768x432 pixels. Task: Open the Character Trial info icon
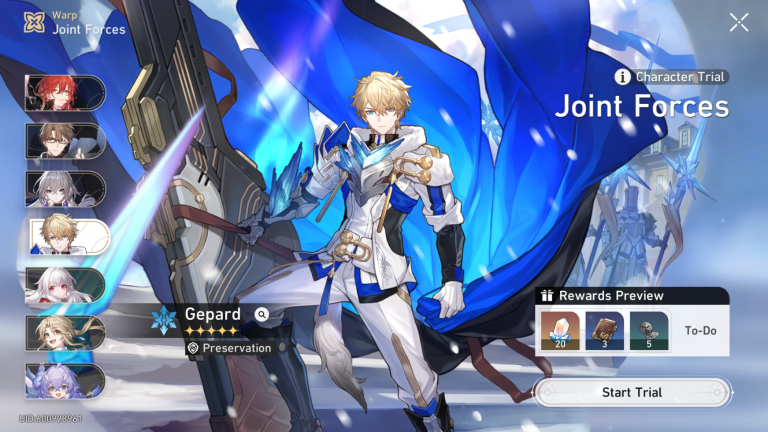click(623, 77)
